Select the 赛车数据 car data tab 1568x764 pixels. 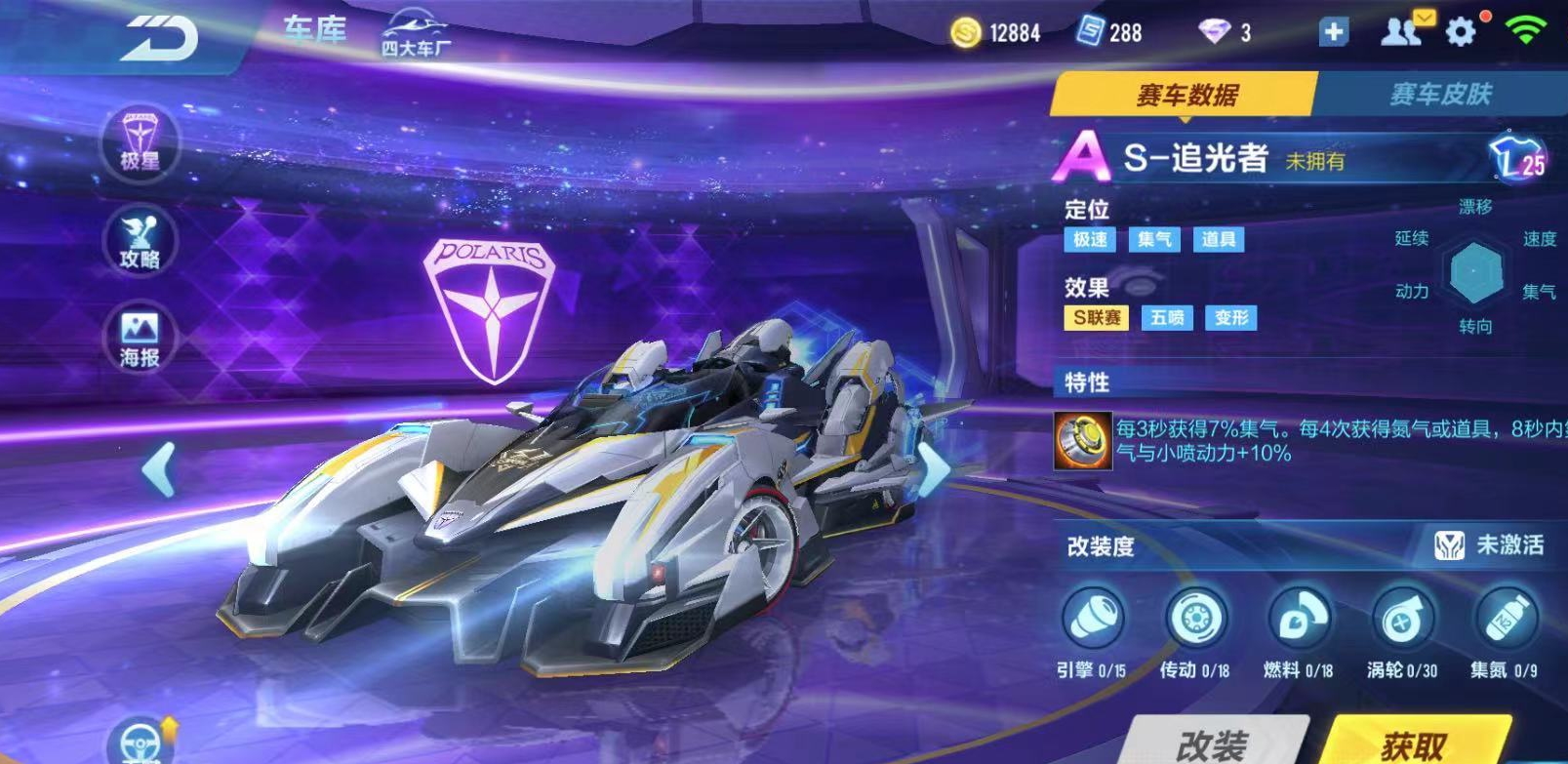click(x=1186, y=95)
